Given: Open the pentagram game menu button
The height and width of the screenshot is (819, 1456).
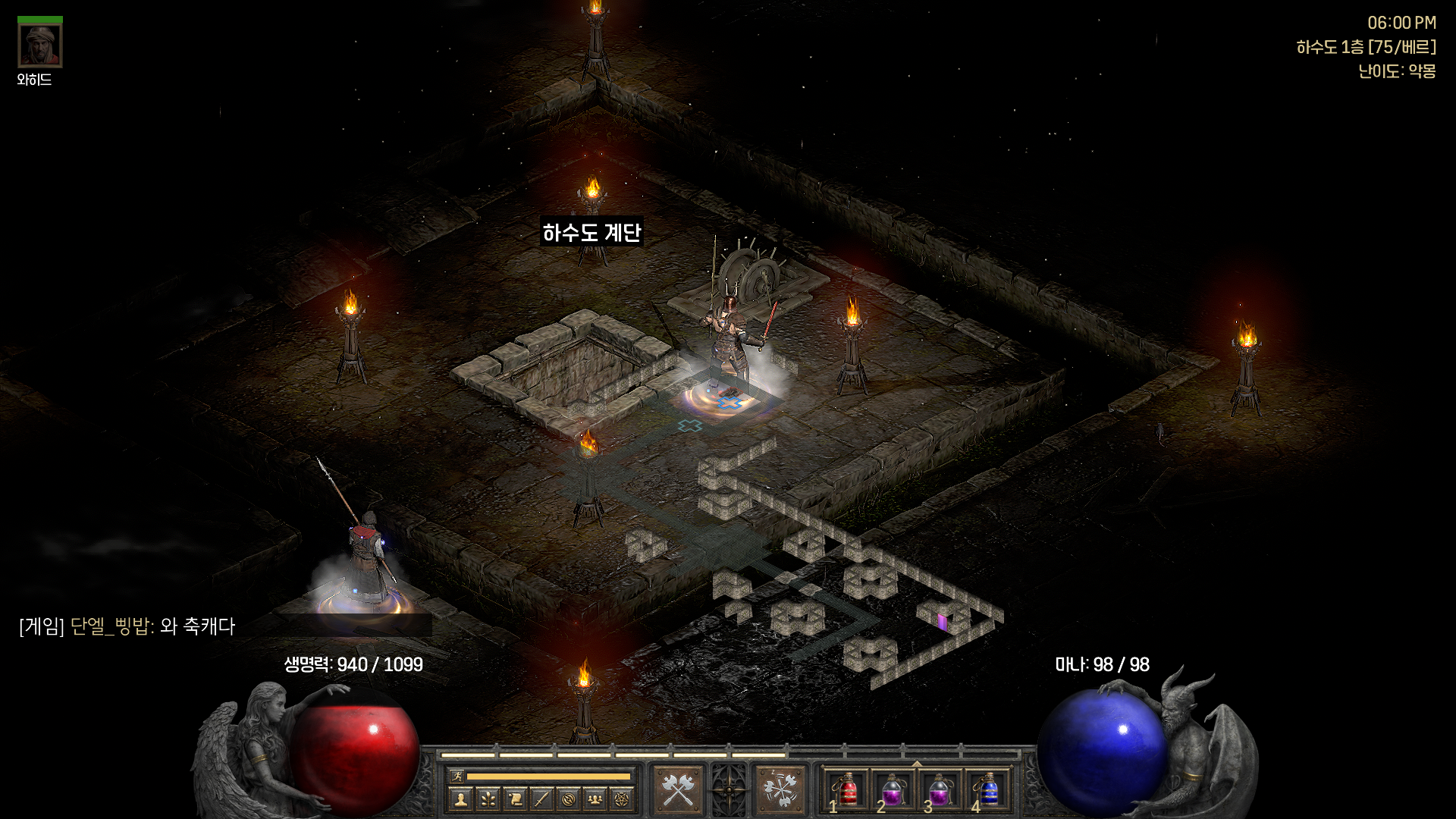Looking at the screenshot, I should pos(622,799).
